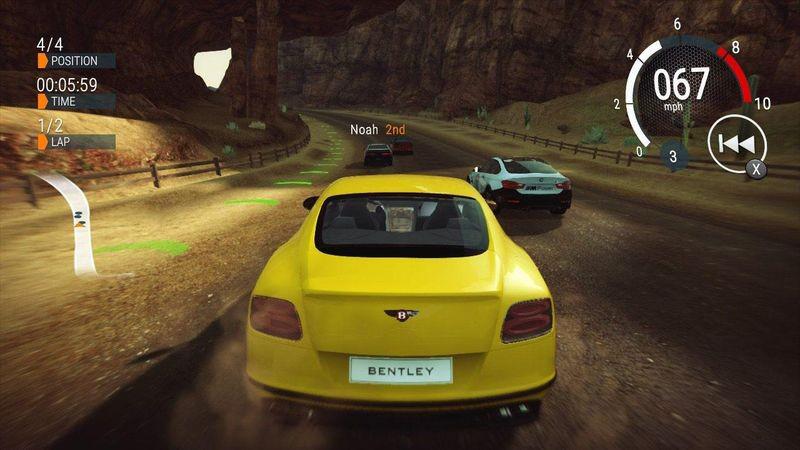800x450 pixels.
Task: Activate the rewind button
Action: [x=736, y=145]
